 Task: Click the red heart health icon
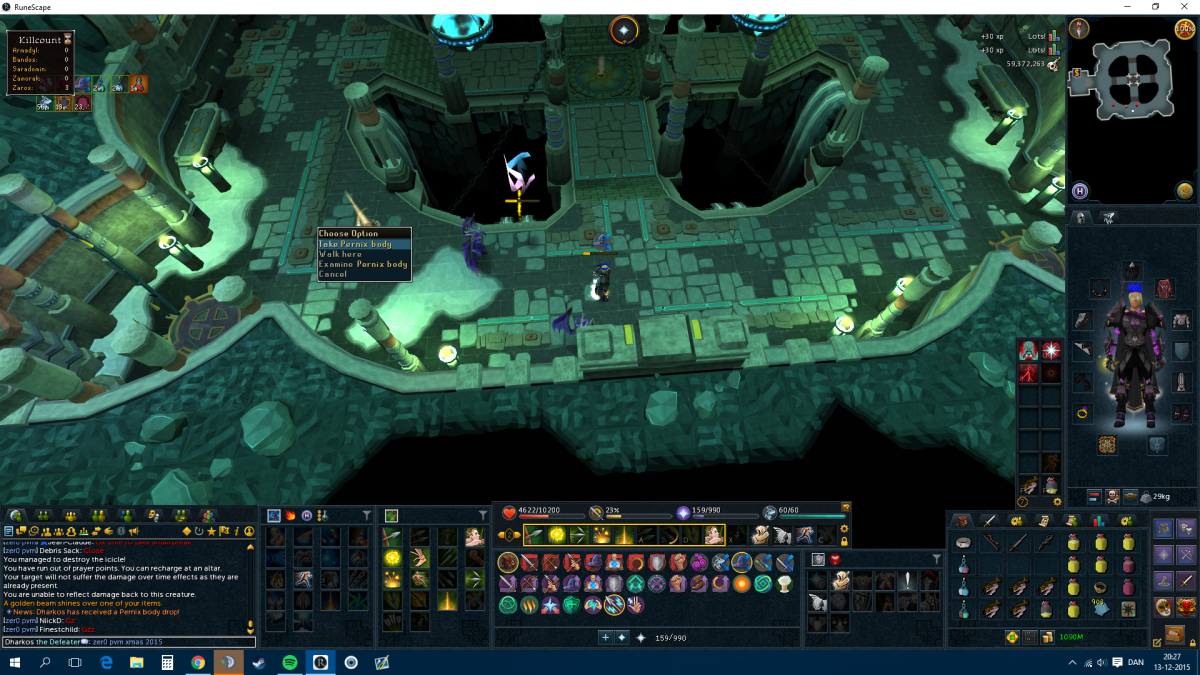508,512
